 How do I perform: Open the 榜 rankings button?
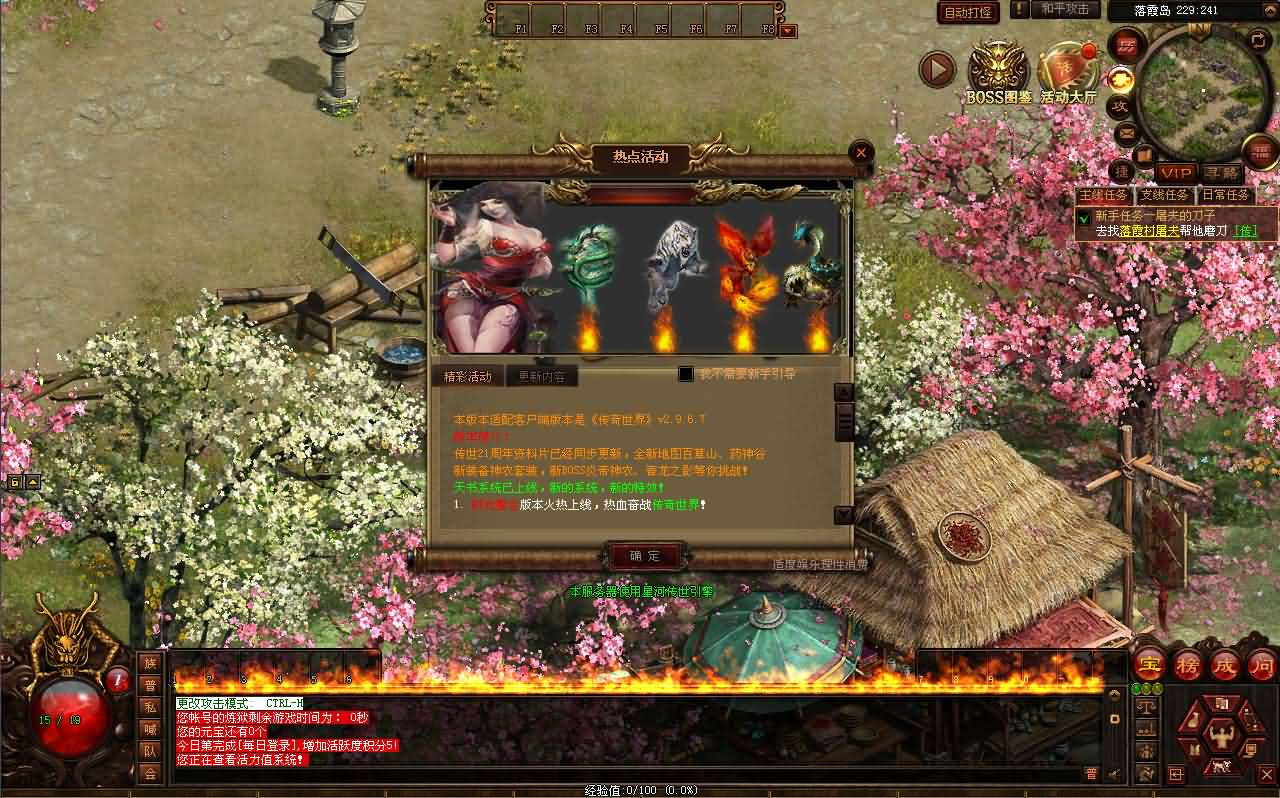tap(1187, 664)
